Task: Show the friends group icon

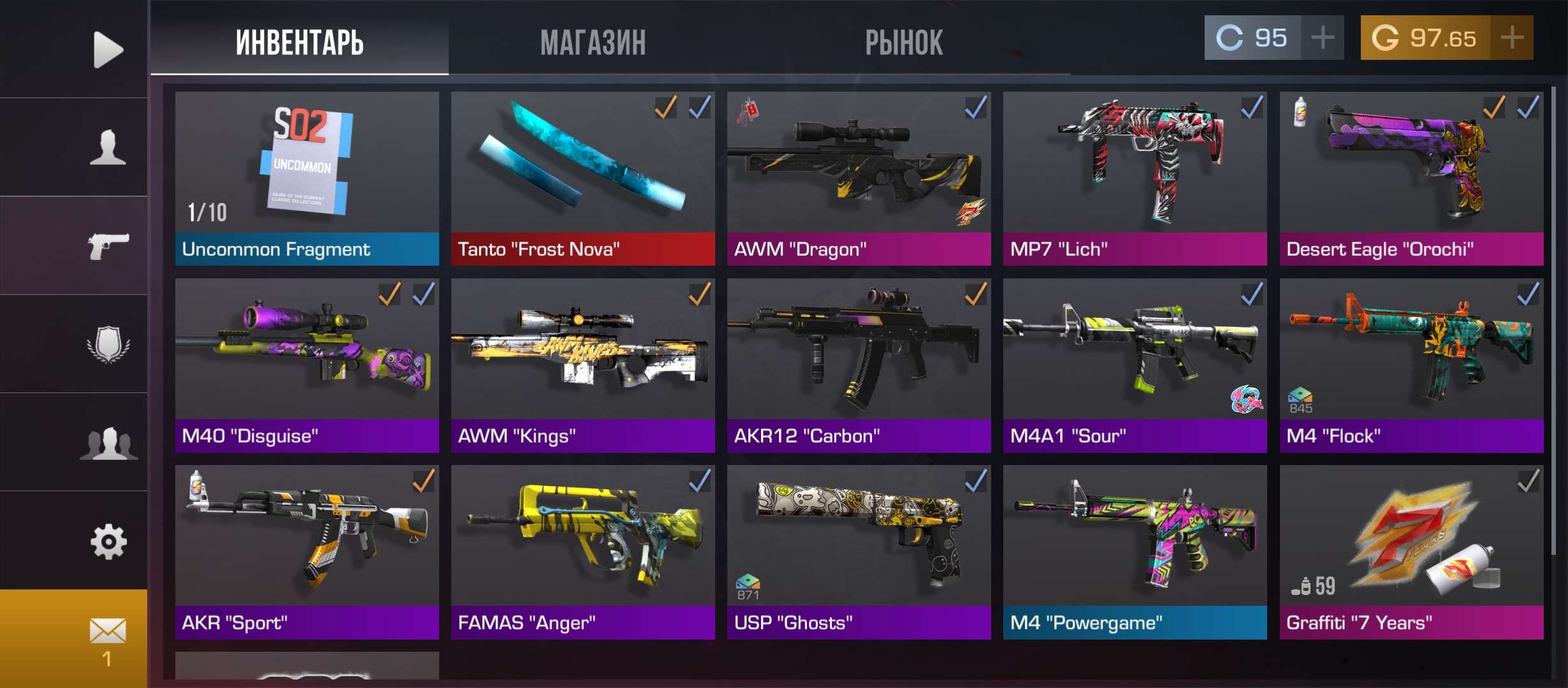Action: click(x=108, y=443)
